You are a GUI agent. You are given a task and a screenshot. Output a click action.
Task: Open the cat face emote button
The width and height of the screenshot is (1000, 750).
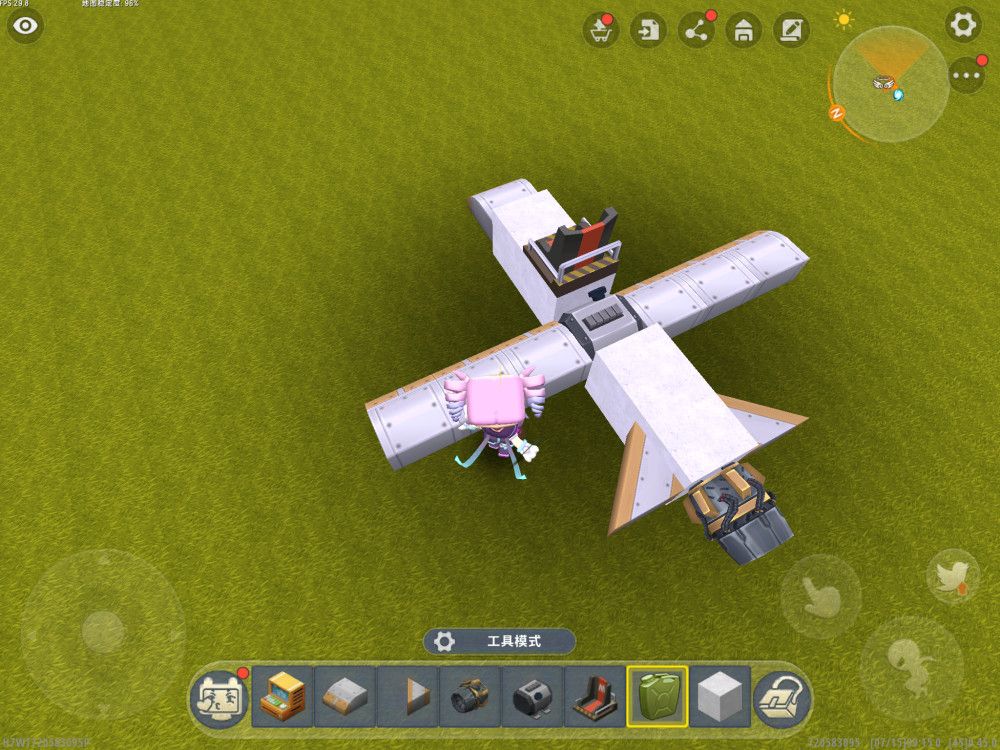click(218, 697)
